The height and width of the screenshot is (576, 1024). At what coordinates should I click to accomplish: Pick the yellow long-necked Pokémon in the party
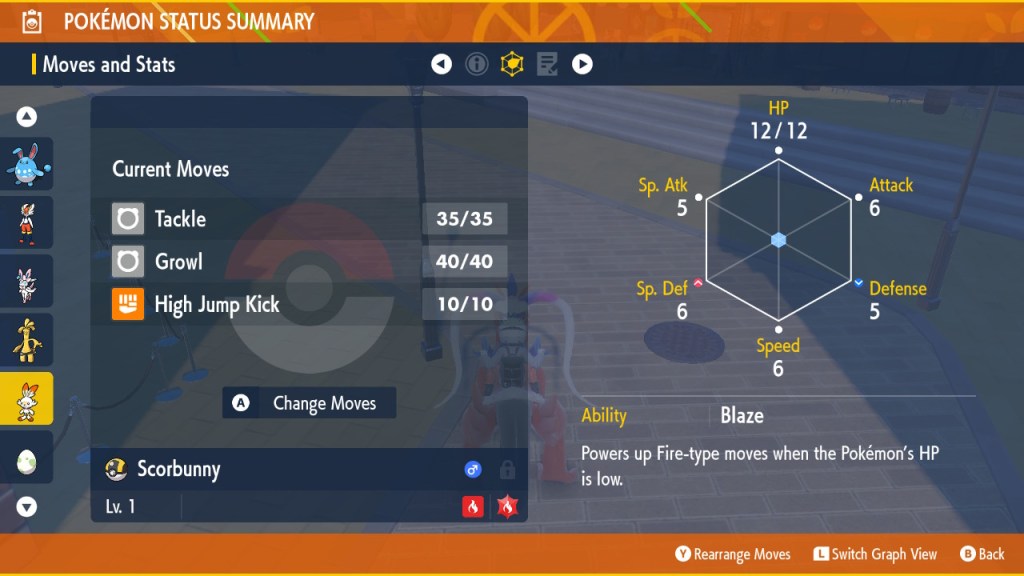tap(27, 340)
